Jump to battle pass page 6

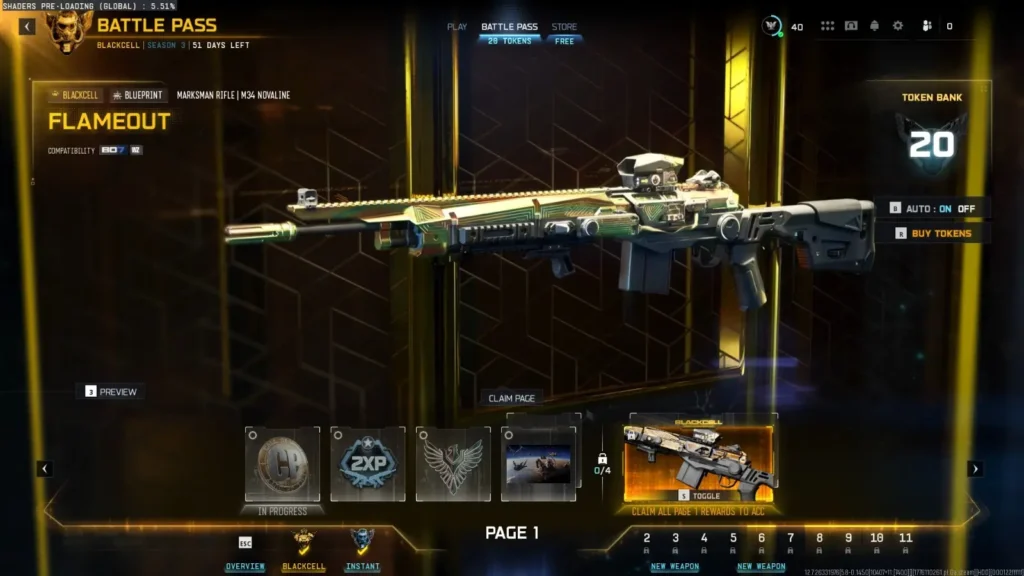point(761,539)
